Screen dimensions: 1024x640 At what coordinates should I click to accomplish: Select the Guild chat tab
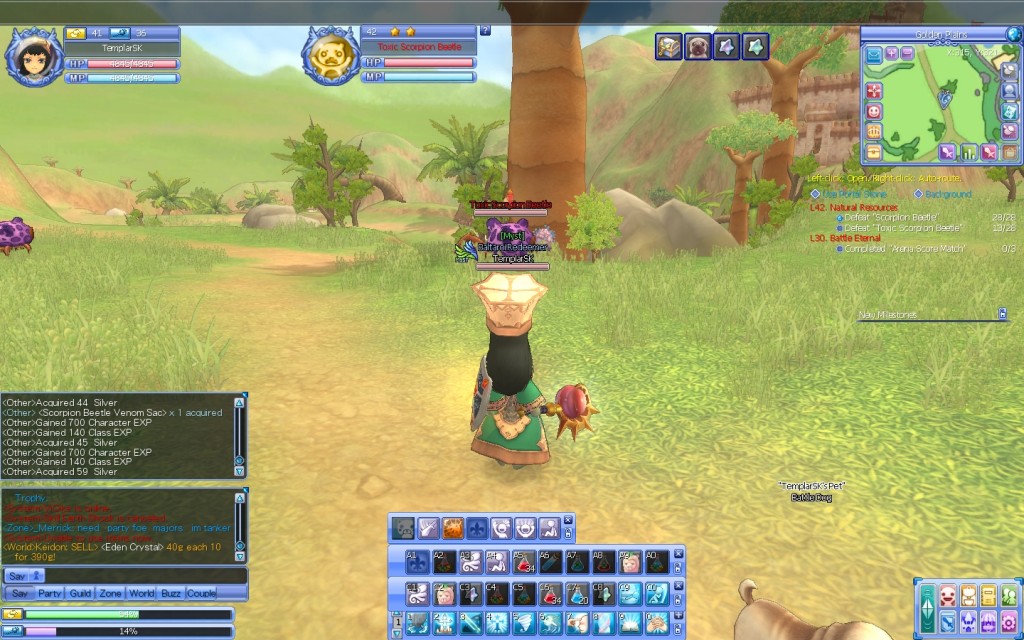[x=81, y=593]
